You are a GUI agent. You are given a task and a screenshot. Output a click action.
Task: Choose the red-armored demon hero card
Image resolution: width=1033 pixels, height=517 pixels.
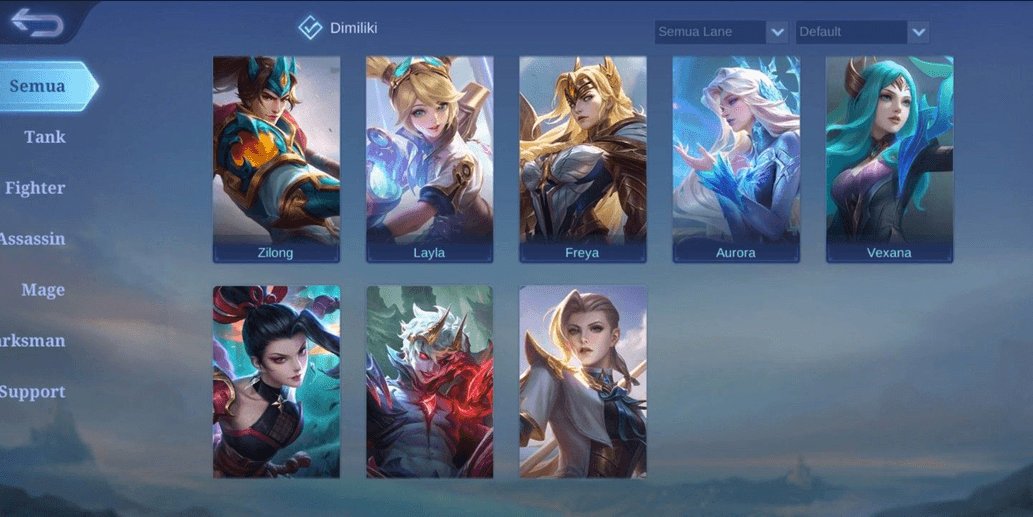[429, 382]
